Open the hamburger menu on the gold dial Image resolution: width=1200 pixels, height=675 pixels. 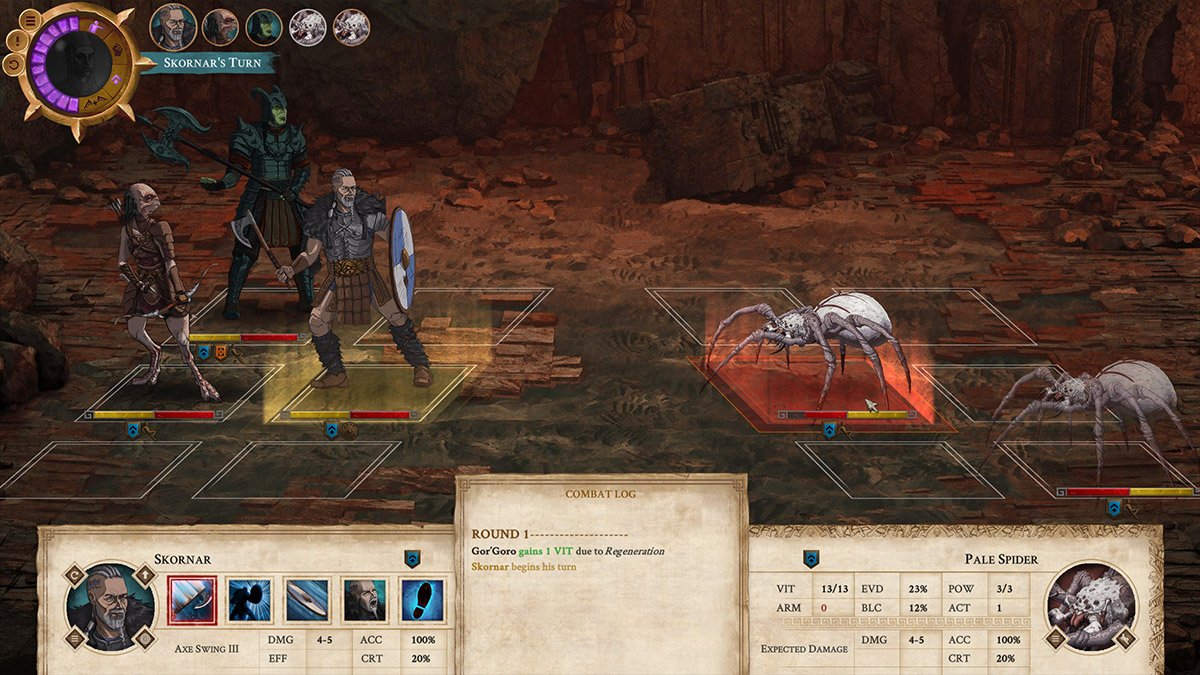(30, 19)
